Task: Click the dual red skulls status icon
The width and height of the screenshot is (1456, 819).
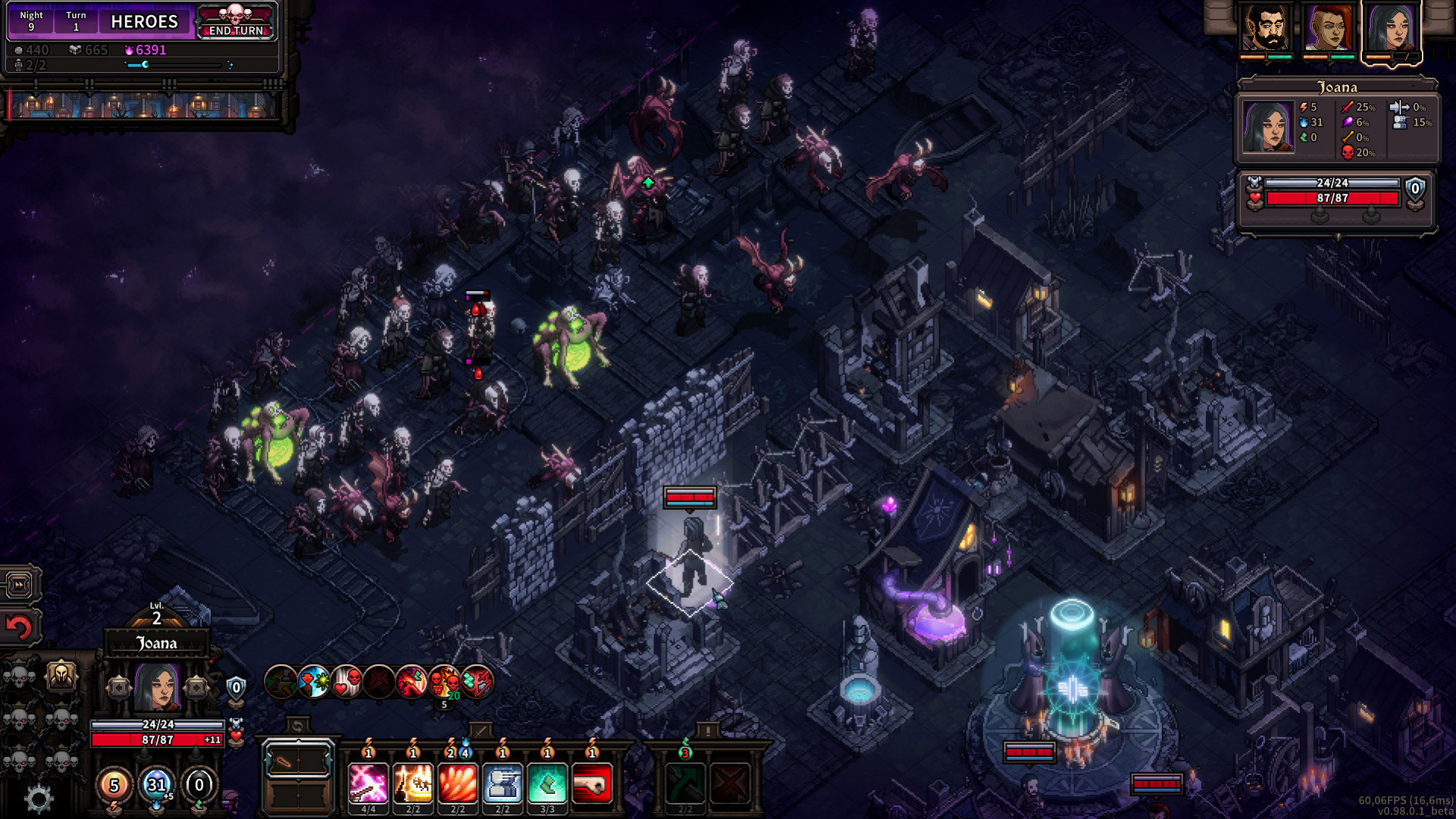Action: [x=443, y=682]
